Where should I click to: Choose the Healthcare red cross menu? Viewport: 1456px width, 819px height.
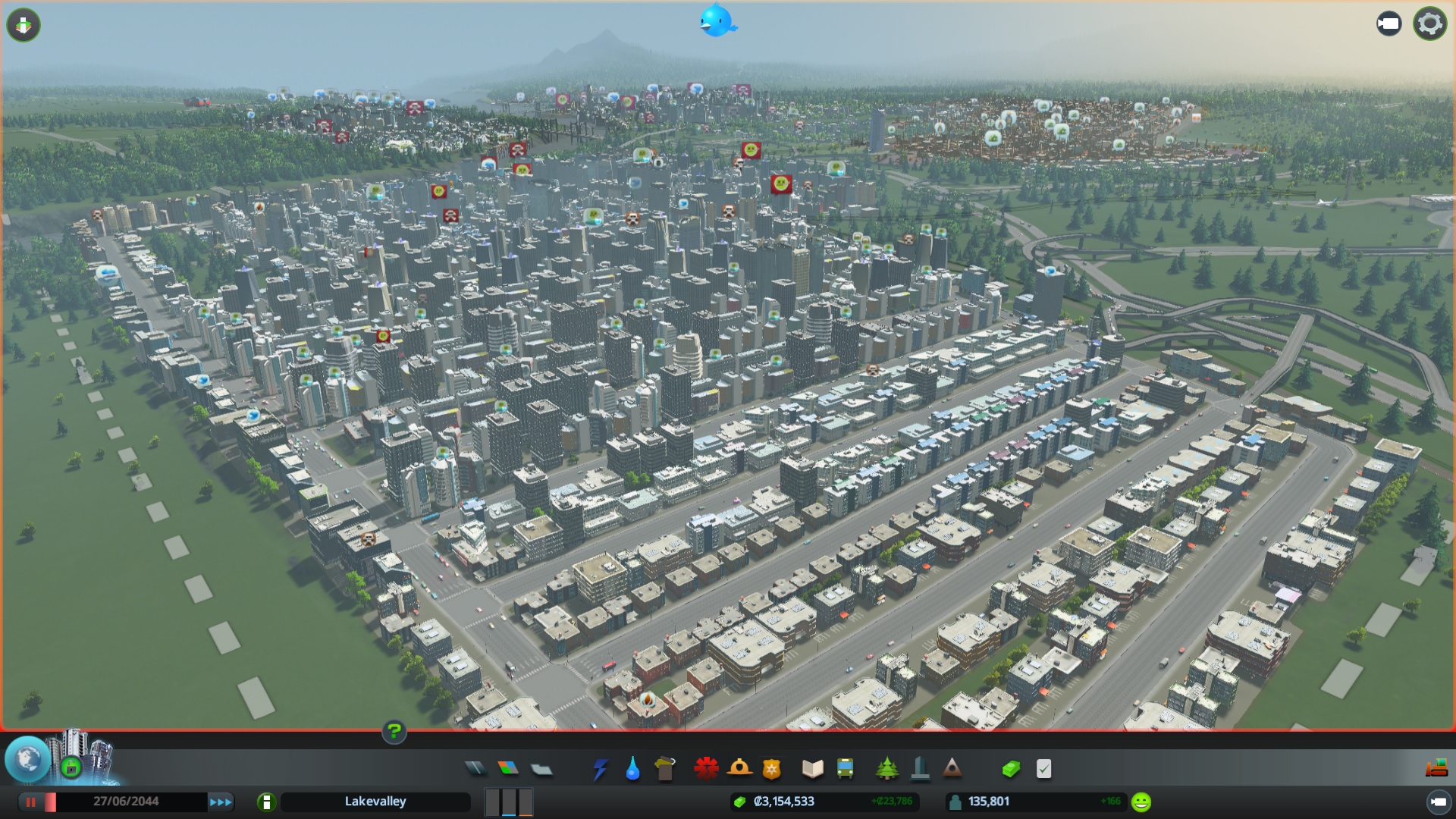click(706, 769)
